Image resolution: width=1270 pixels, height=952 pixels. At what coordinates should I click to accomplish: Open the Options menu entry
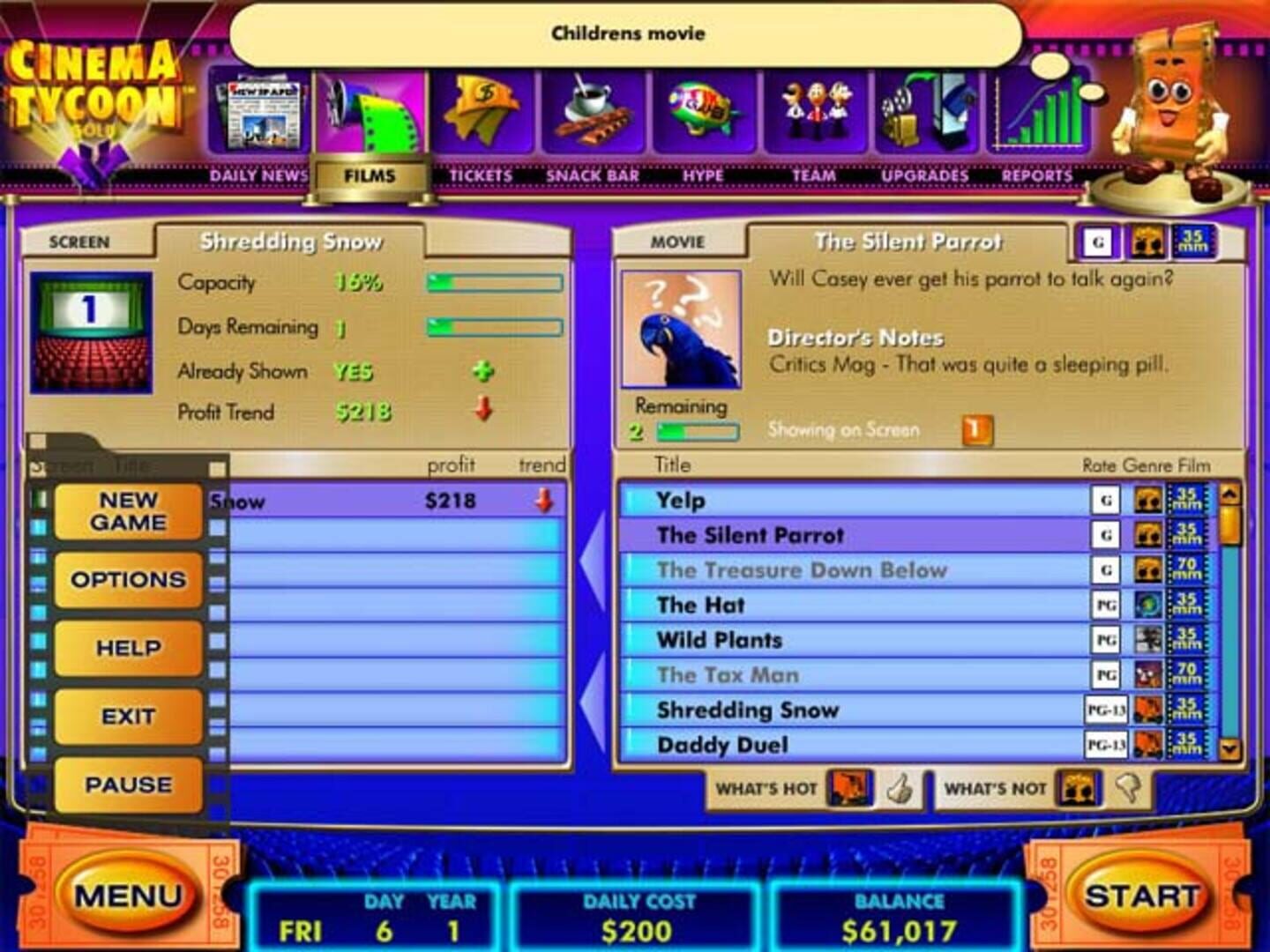[127, 579]
